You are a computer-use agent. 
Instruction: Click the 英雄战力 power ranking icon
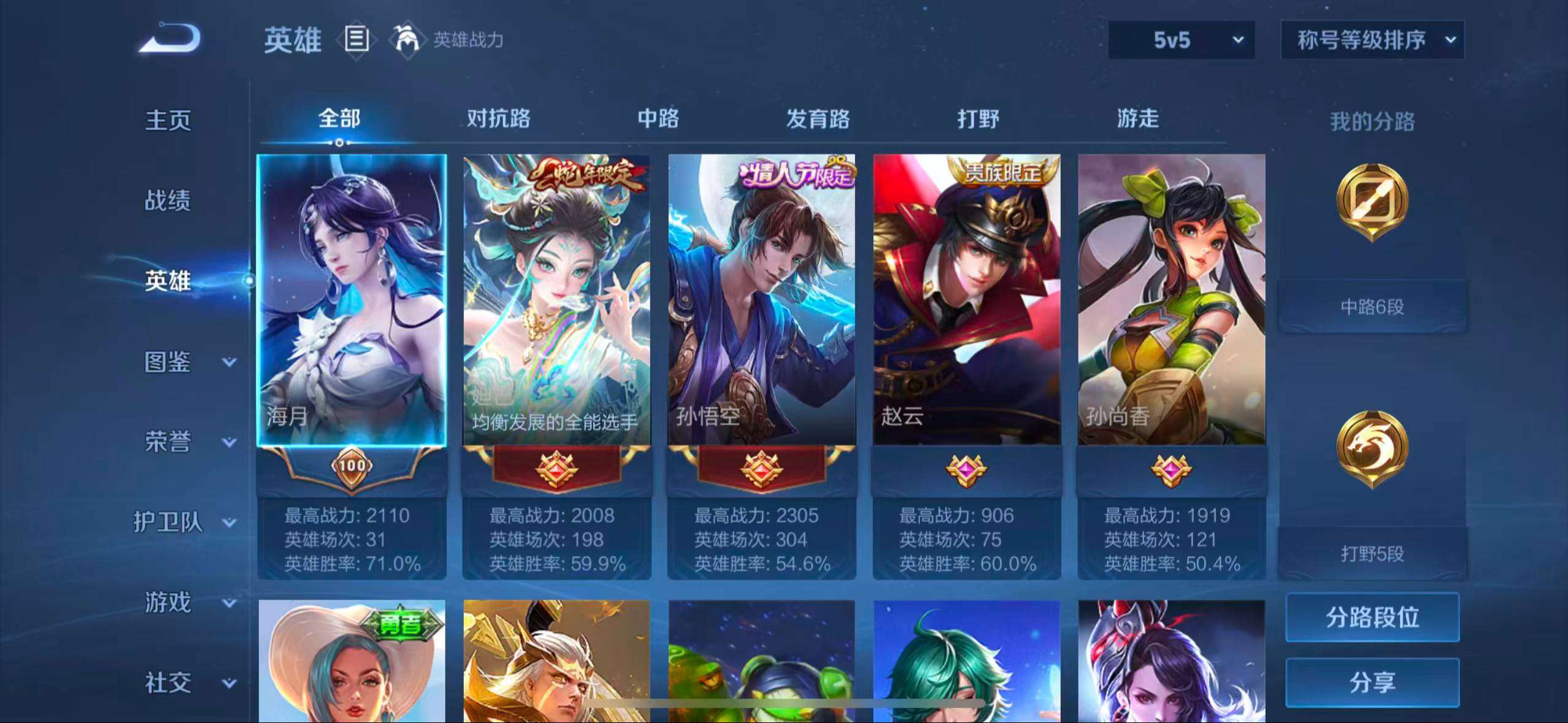pyautogui.click(x=410, y=40)
